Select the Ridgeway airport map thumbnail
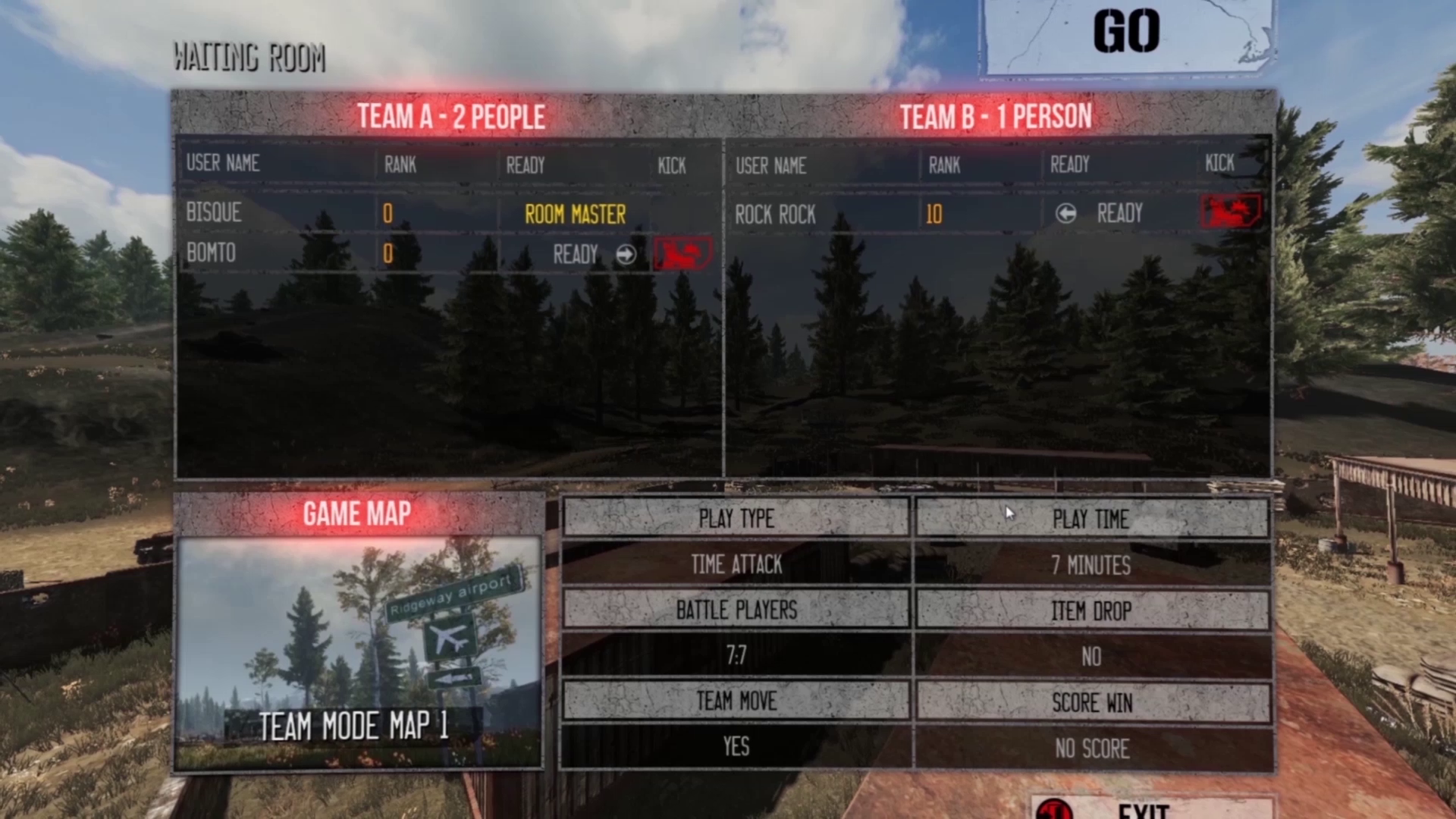1456x819 pixels. 358,652
